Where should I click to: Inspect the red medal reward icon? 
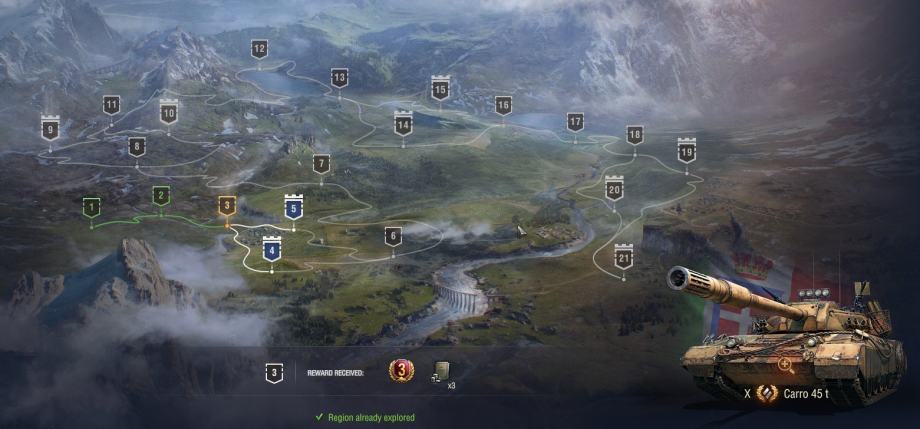[399, 372]
